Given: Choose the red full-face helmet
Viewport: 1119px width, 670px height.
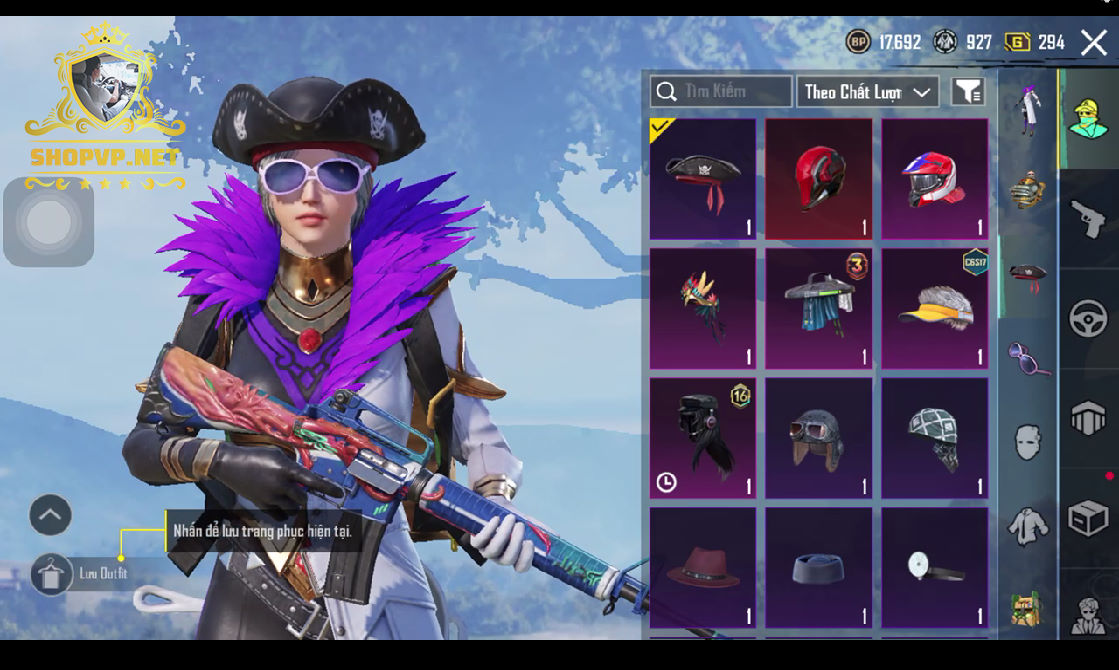Looking at the screenshot, I should [818, 180].
